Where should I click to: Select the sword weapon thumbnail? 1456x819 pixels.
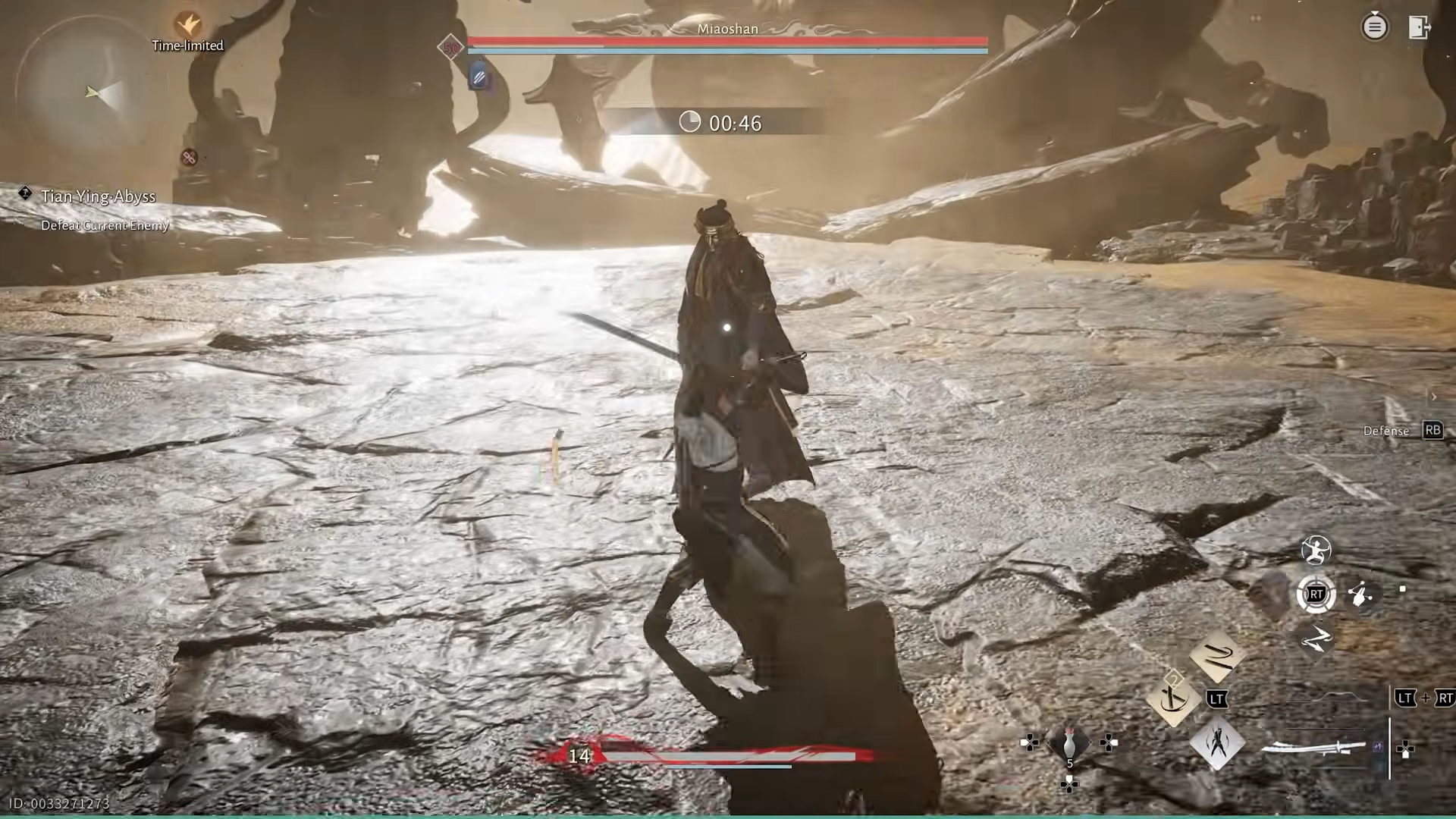pyautogui.click(x=1312, y=748)
